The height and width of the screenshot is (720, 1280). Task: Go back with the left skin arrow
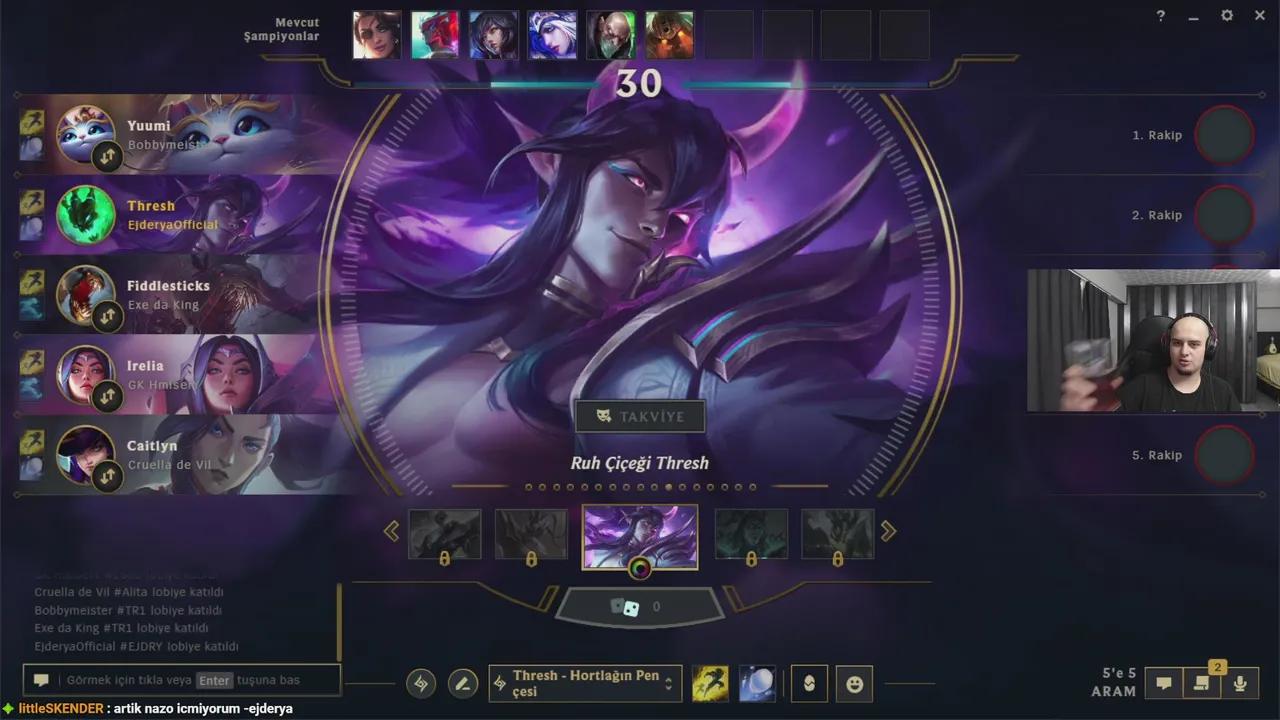click(x=392, y=530)
